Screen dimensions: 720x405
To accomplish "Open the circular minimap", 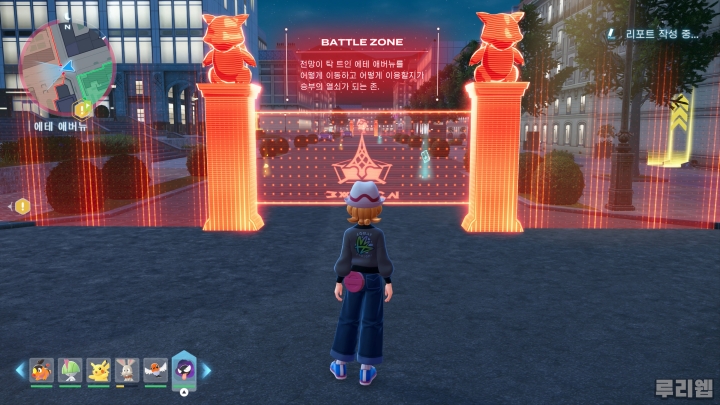I will [x=64, y=66].
